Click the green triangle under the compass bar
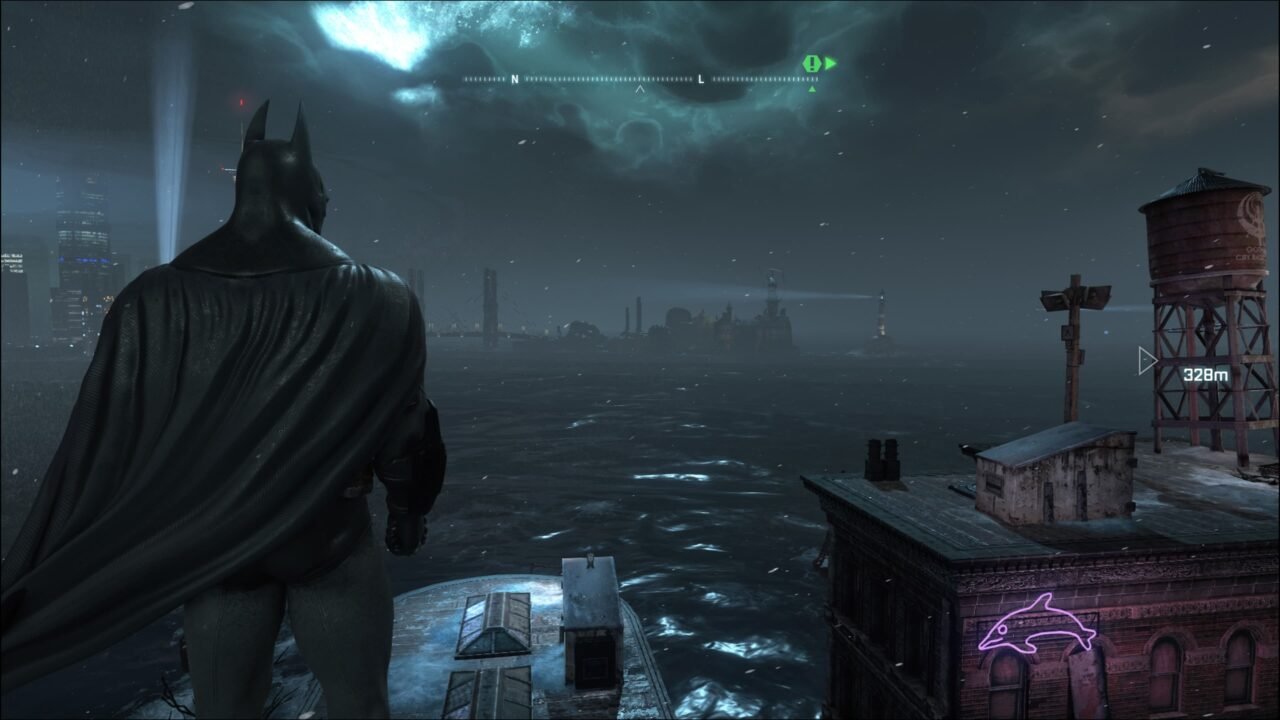The image size is (1280, 720). [813, 88]
